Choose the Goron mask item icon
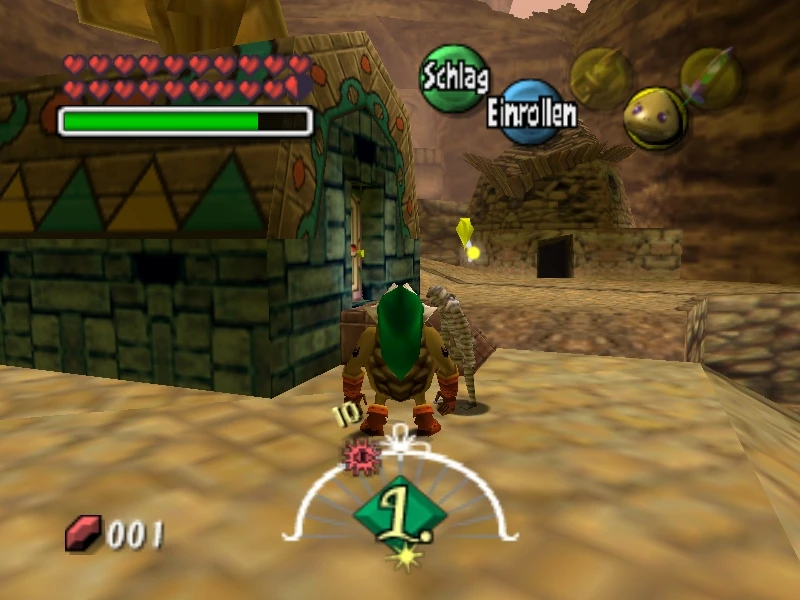 pyautogui.click(x=655, y=117)
